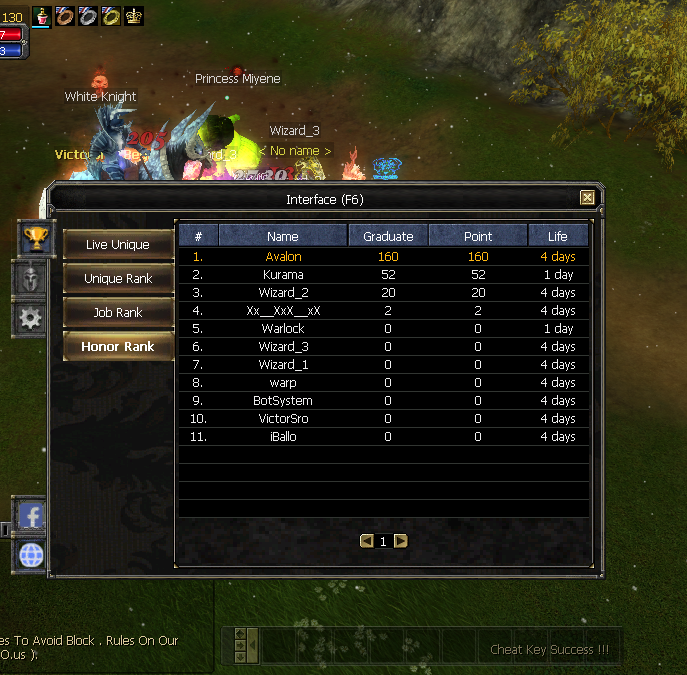Open the Live Unique tab
Screen dimensions: 687x675
[118, 245]
